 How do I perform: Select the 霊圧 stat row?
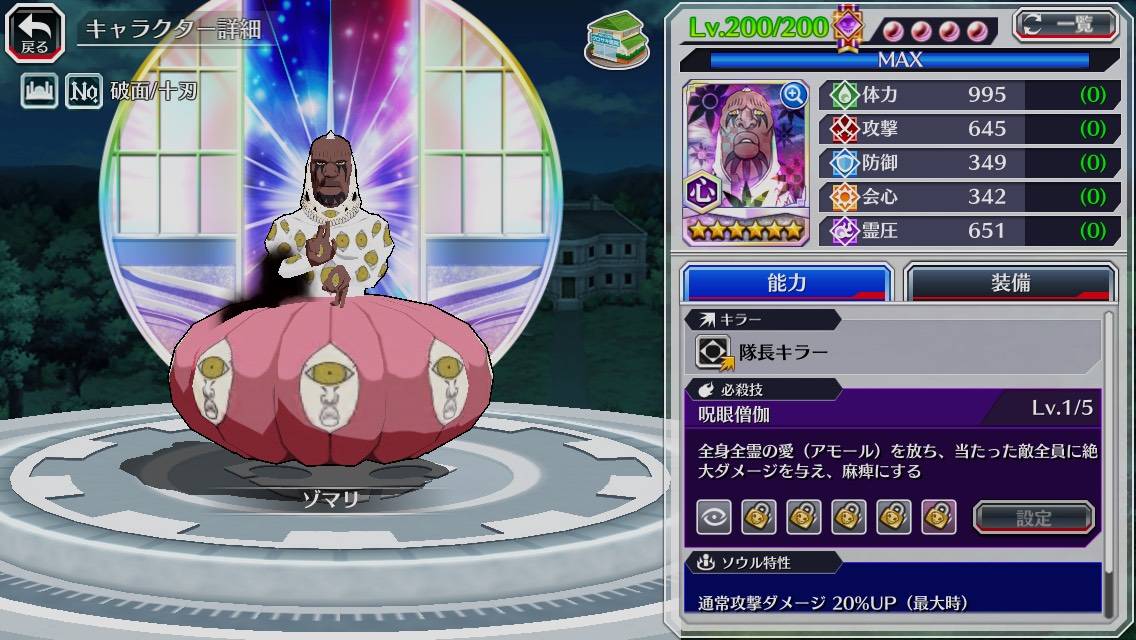969,231
